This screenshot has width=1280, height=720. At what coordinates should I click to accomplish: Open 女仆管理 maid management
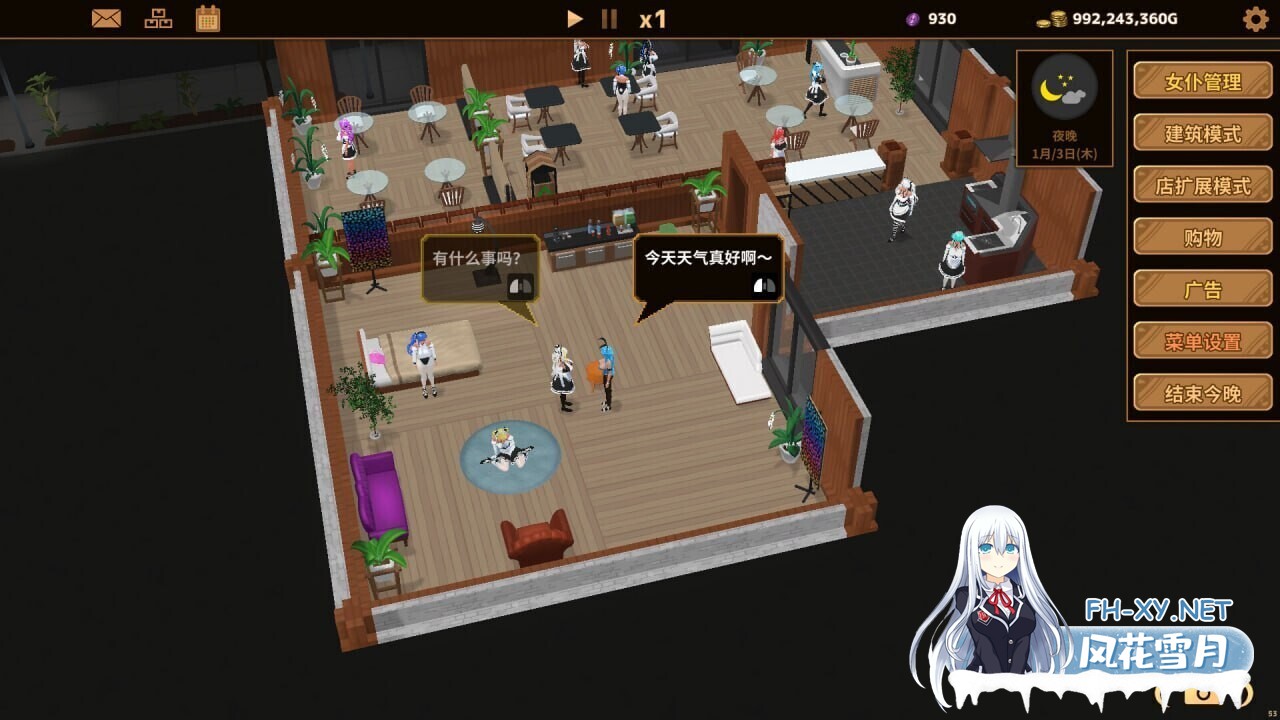[1202, 81]
